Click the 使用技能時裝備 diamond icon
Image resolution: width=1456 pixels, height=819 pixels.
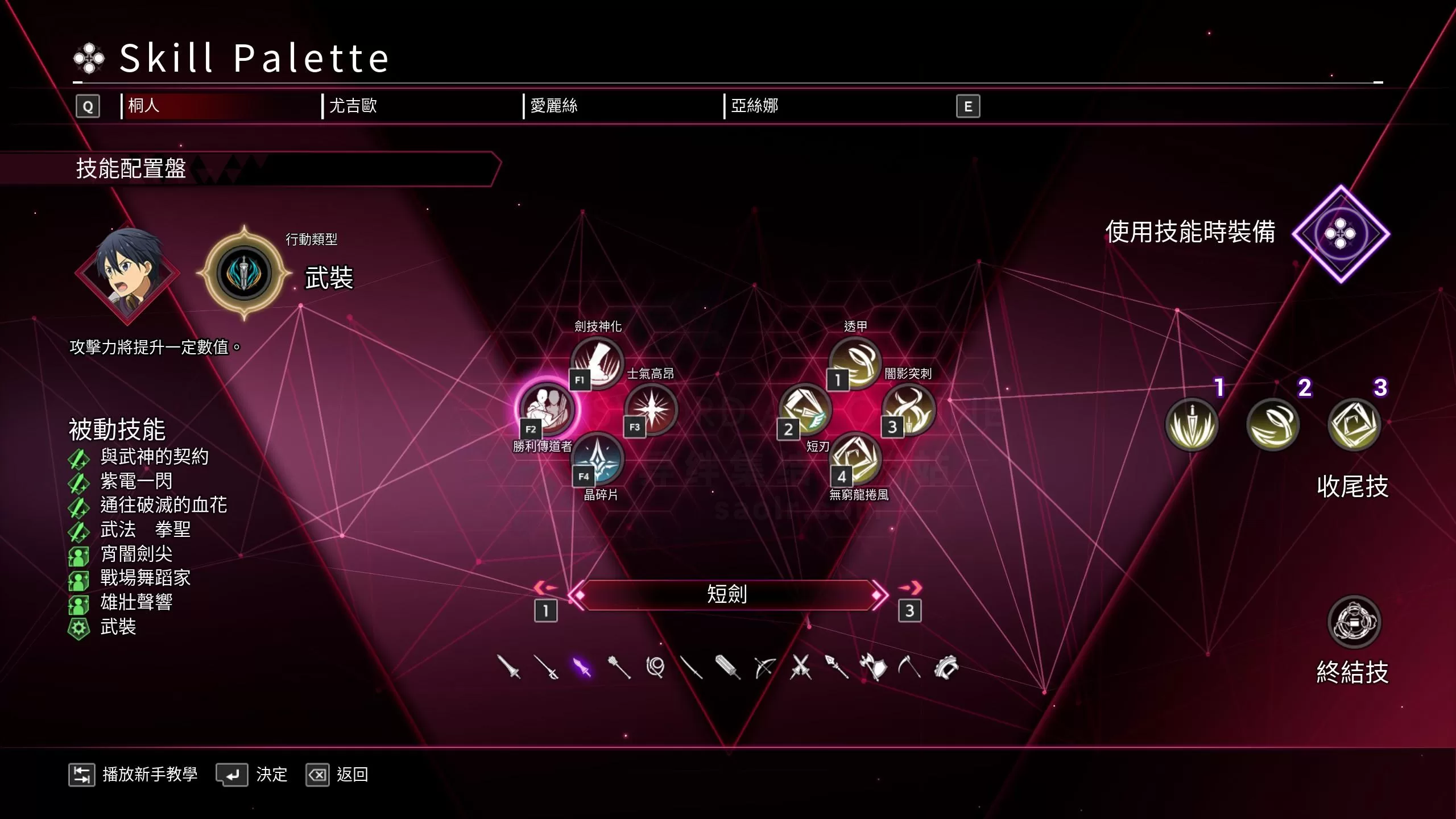point(1341,234)
